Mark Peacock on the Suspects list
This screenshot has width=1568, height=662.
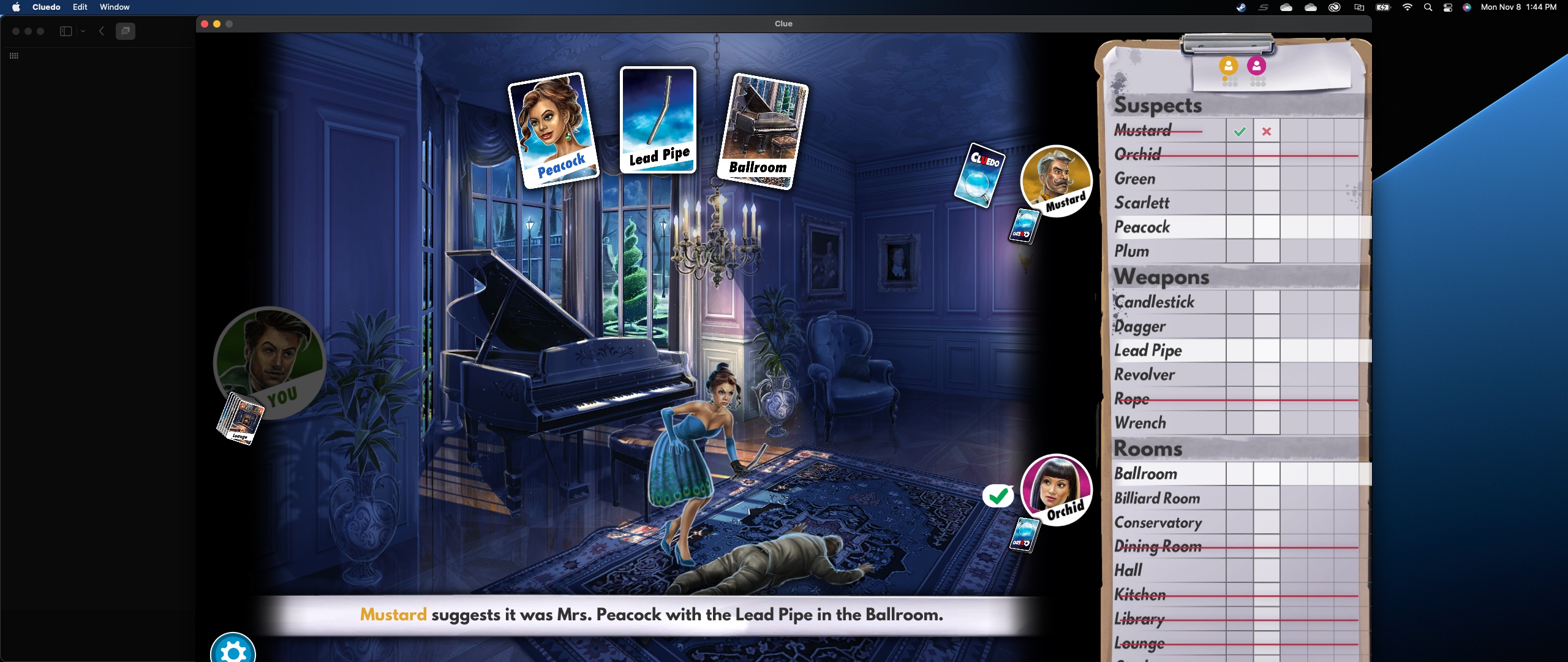point(1142,227)
